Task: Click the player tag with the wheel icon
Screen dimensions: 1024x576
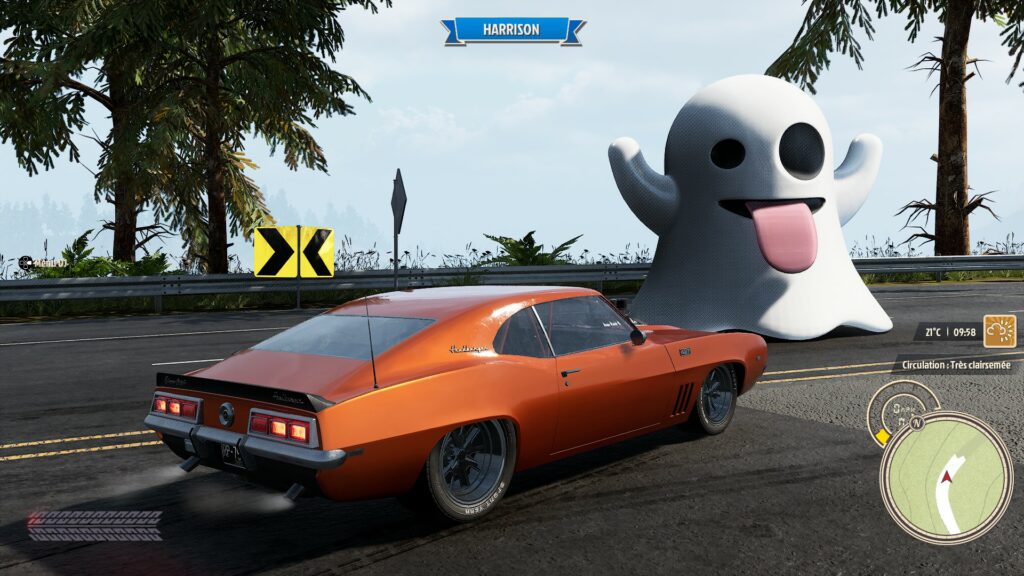Action: 42,263
